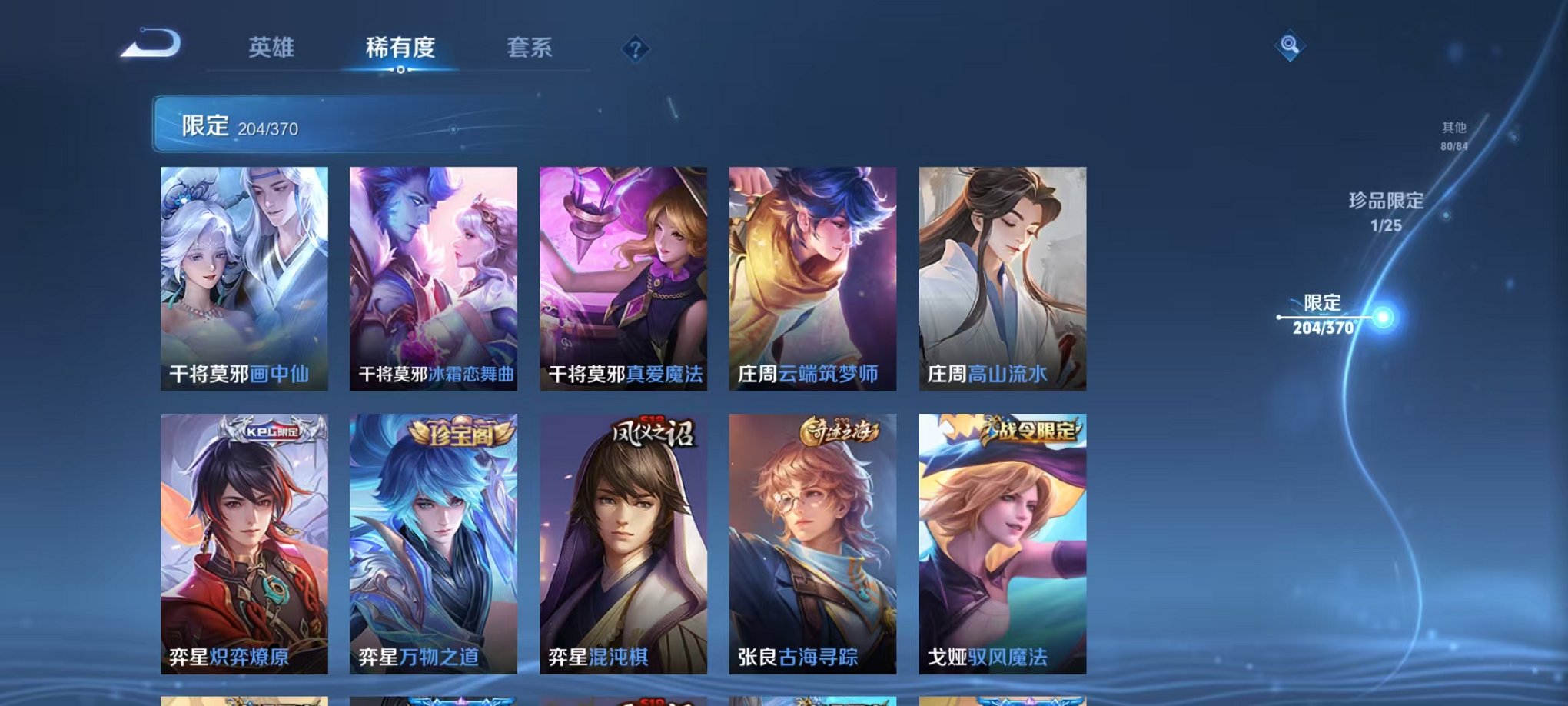Select the 稀有度 tab
This screenshot has height=706, width=1568.
point(400,48)
